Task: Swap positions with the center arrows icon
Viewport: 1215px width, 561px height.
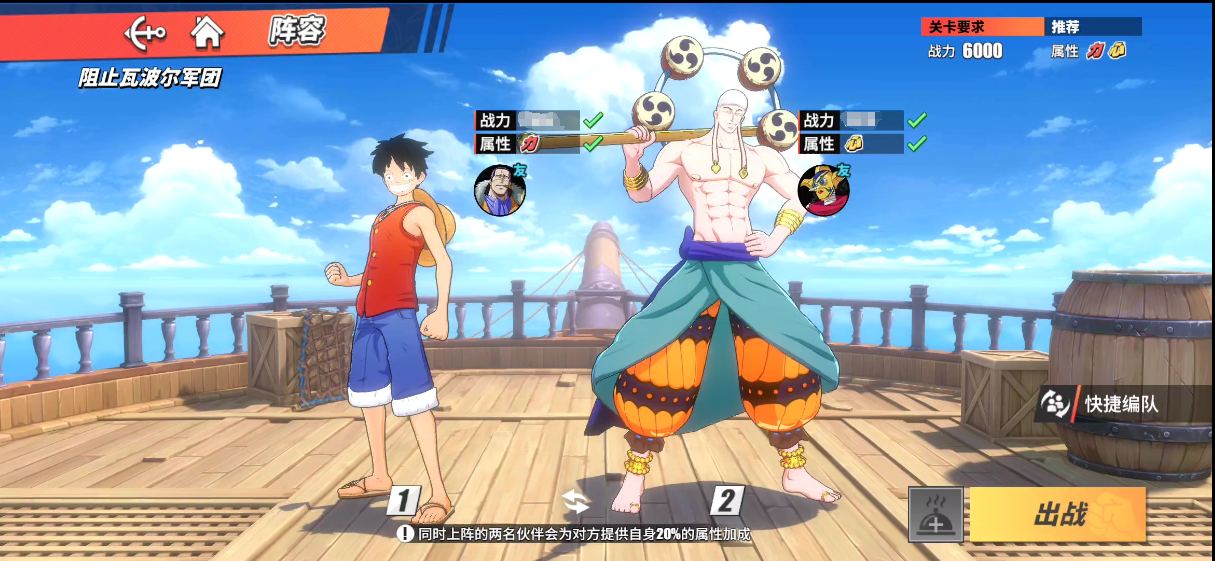Action: pos(576,501)
